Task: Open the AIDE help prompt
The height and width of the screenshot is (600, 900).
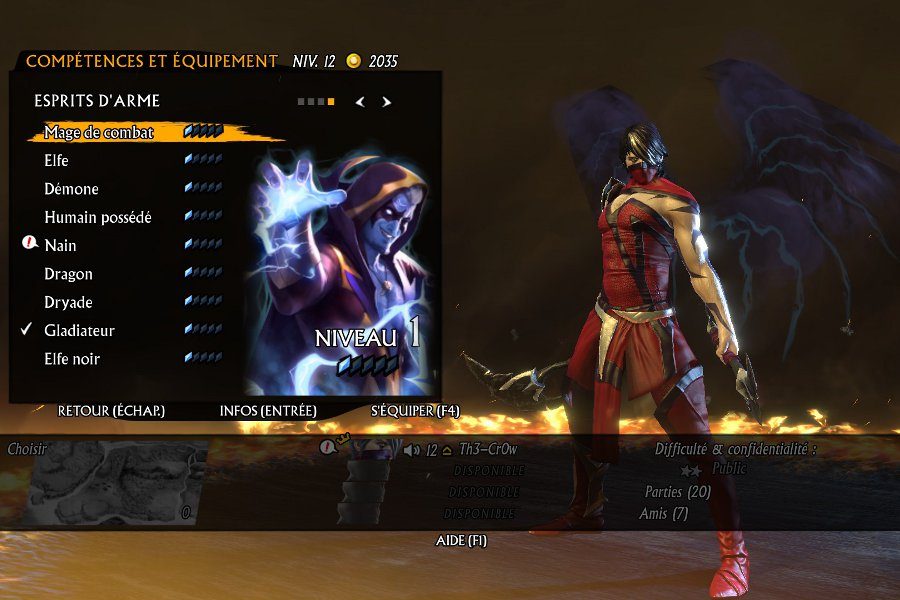Action: click(x=461, y=541)
